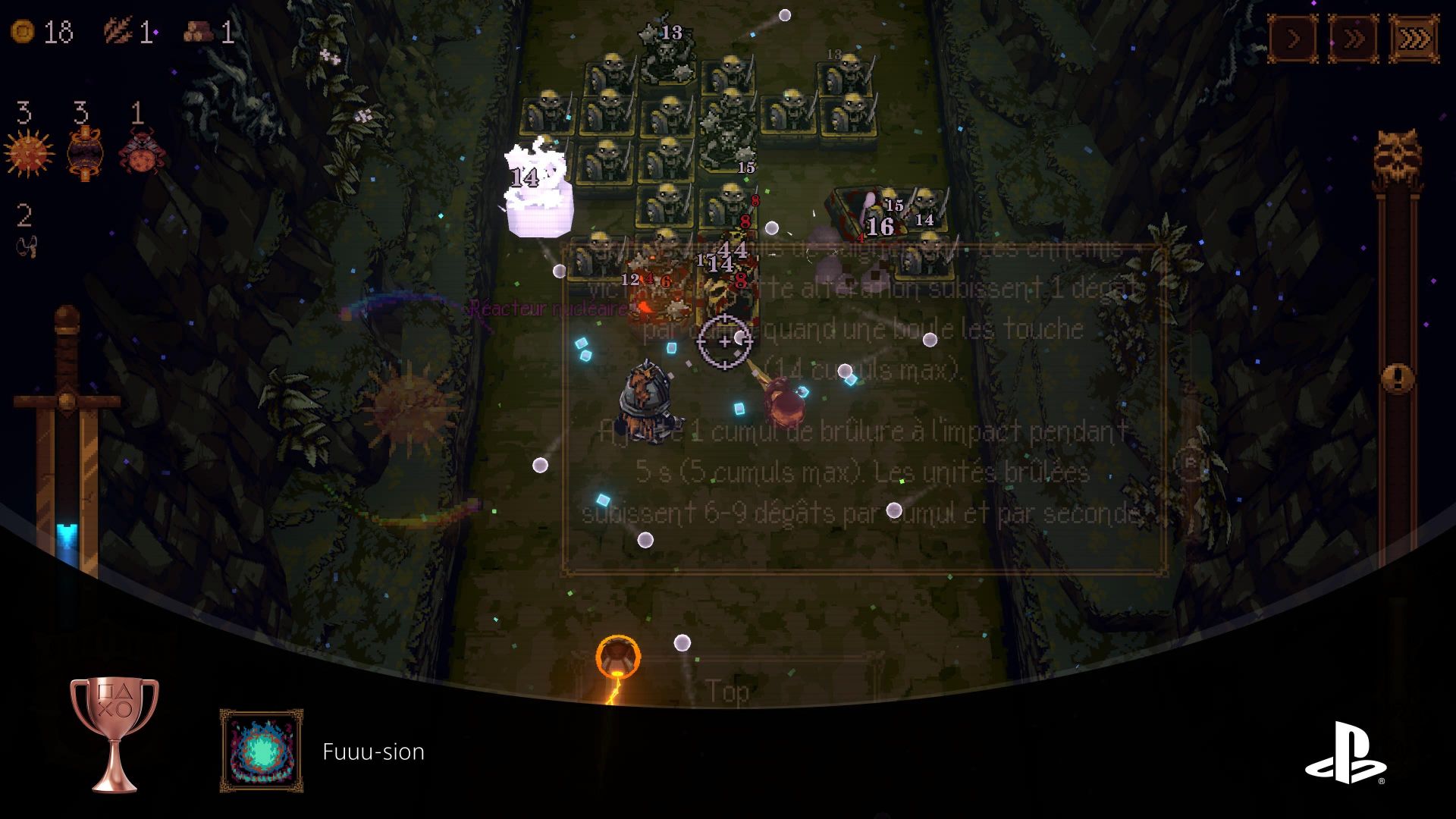Image resolution: width=1456 pixels, height=819 pixels.
Task: Switch to double-arrow game speed
Action: (1354, 39)
